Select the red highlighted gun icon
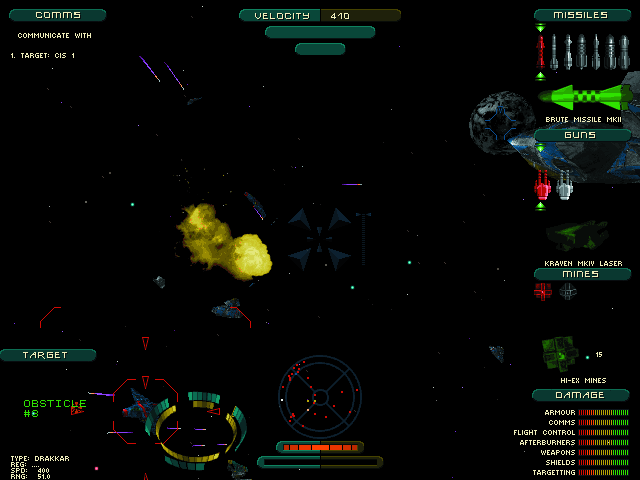This screenshot has width=640, height=480. [x=543, y=182]
